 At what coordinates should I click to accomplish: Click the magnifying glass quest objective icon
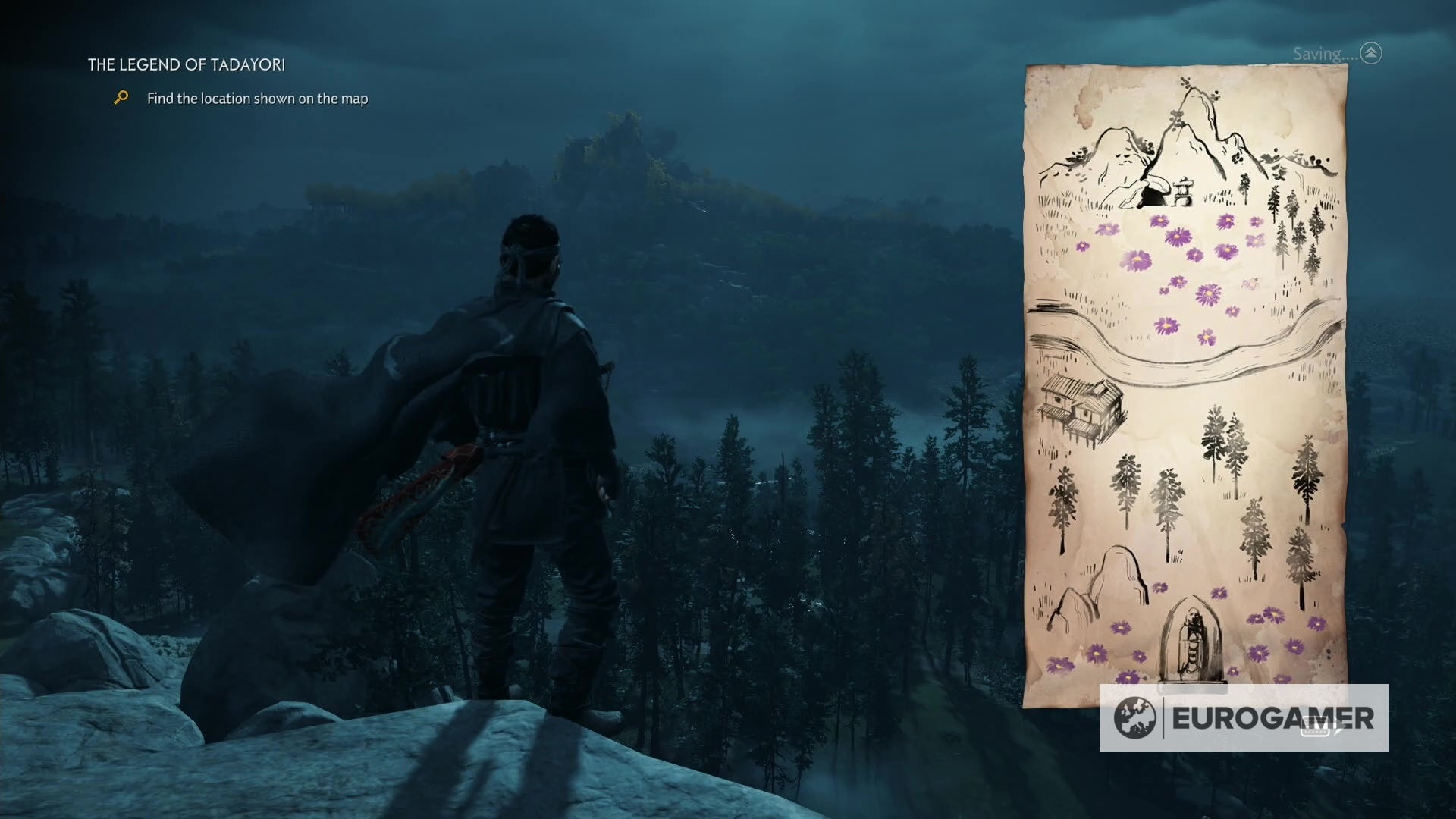[120, 98]
